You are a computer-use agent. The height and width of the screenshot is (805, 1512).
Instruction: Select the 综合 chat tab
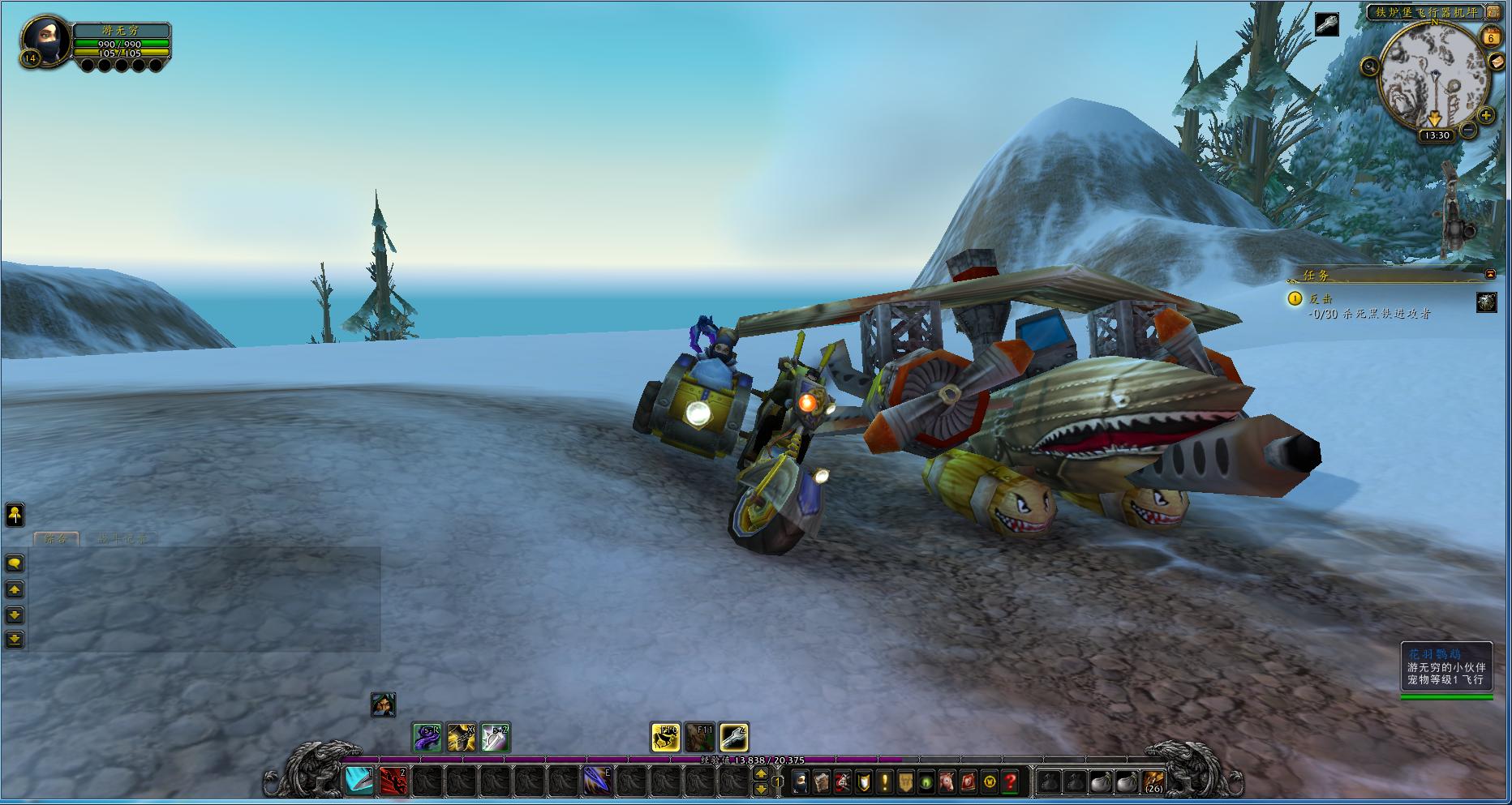tap(55, 538)
